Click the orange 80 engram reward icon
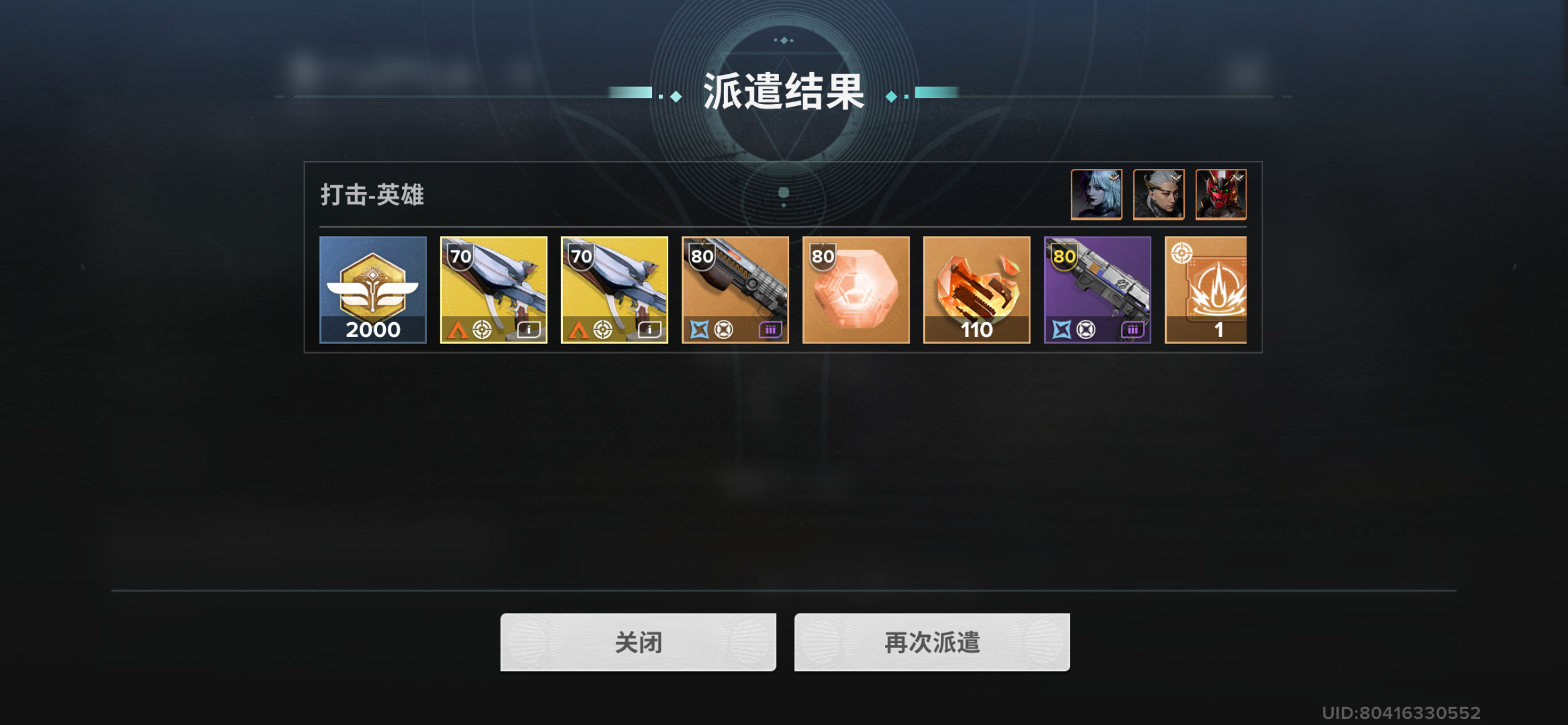 pyautogui.click(x=855, y=289)
